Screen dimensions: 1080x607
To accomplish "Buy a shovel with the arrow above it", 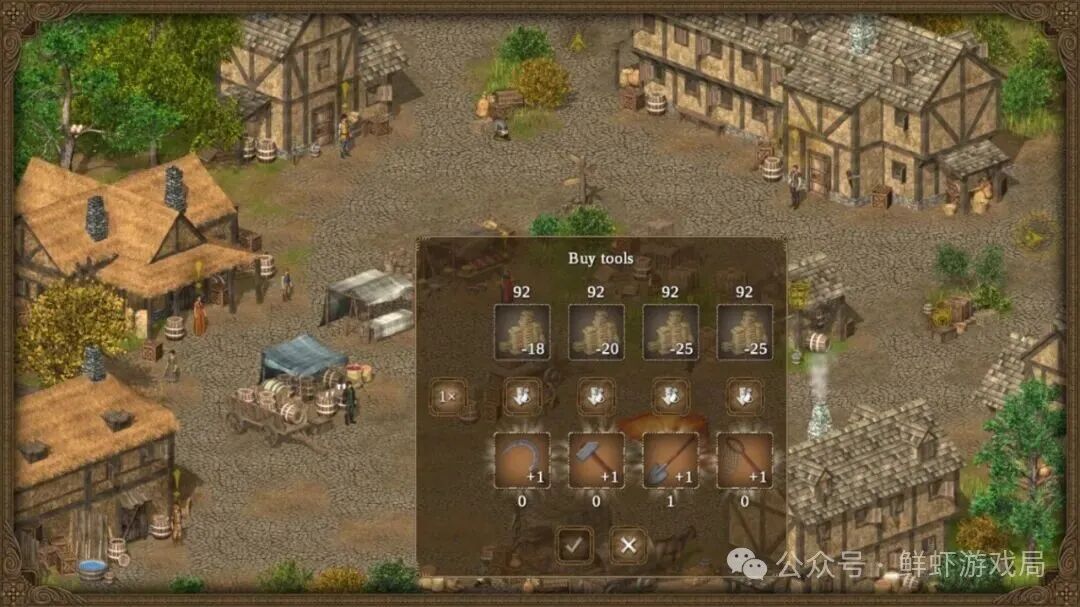I will tap(670, 397).
